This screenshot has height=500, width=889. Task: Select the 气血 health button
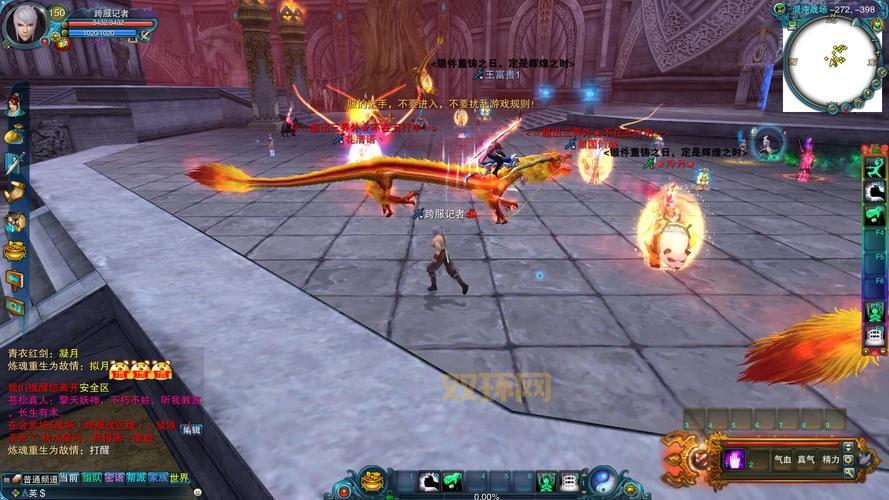pos(782,460)
